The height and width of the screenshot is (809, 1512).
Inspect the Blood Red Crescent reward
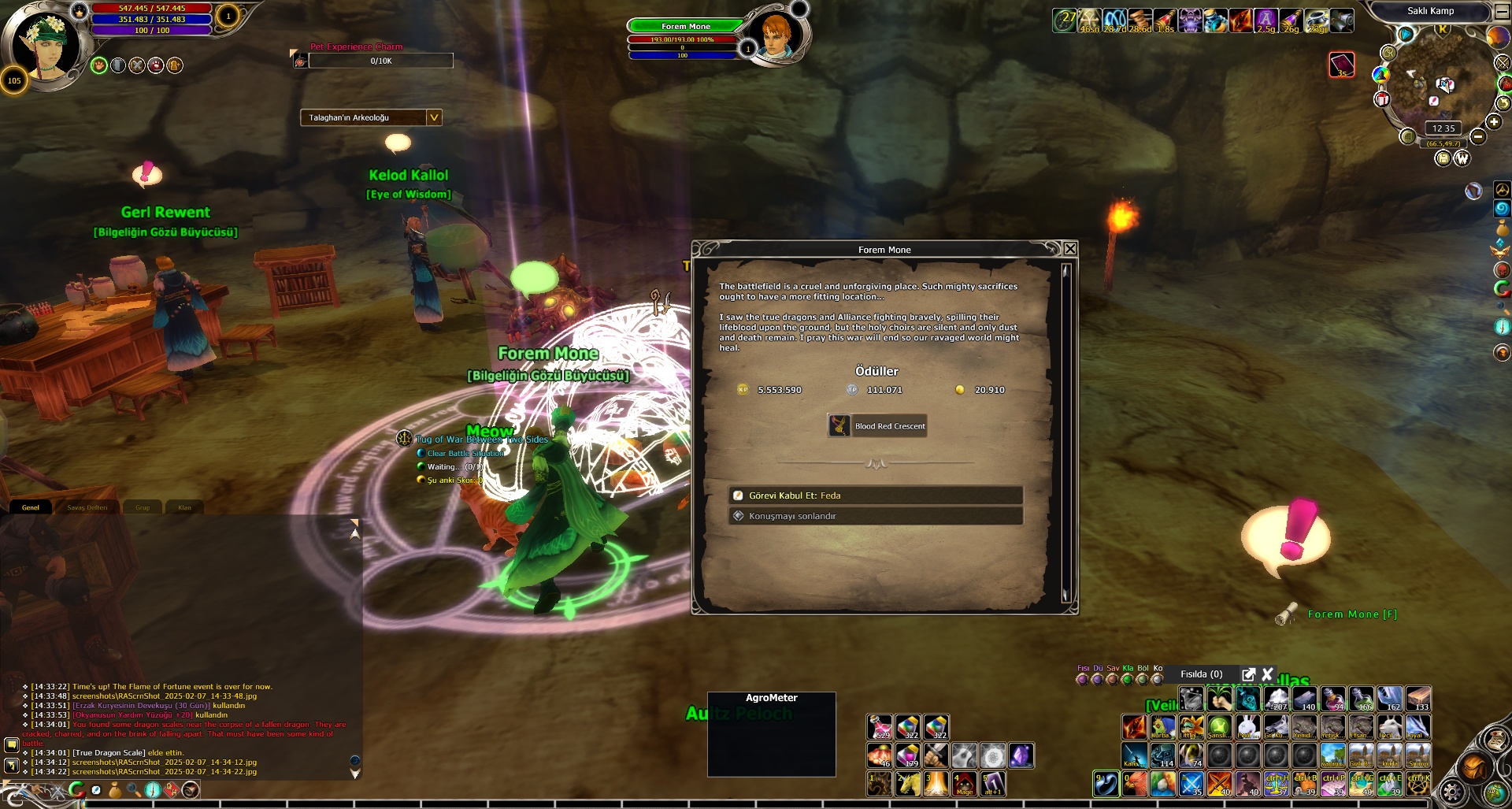click(876, 426)
